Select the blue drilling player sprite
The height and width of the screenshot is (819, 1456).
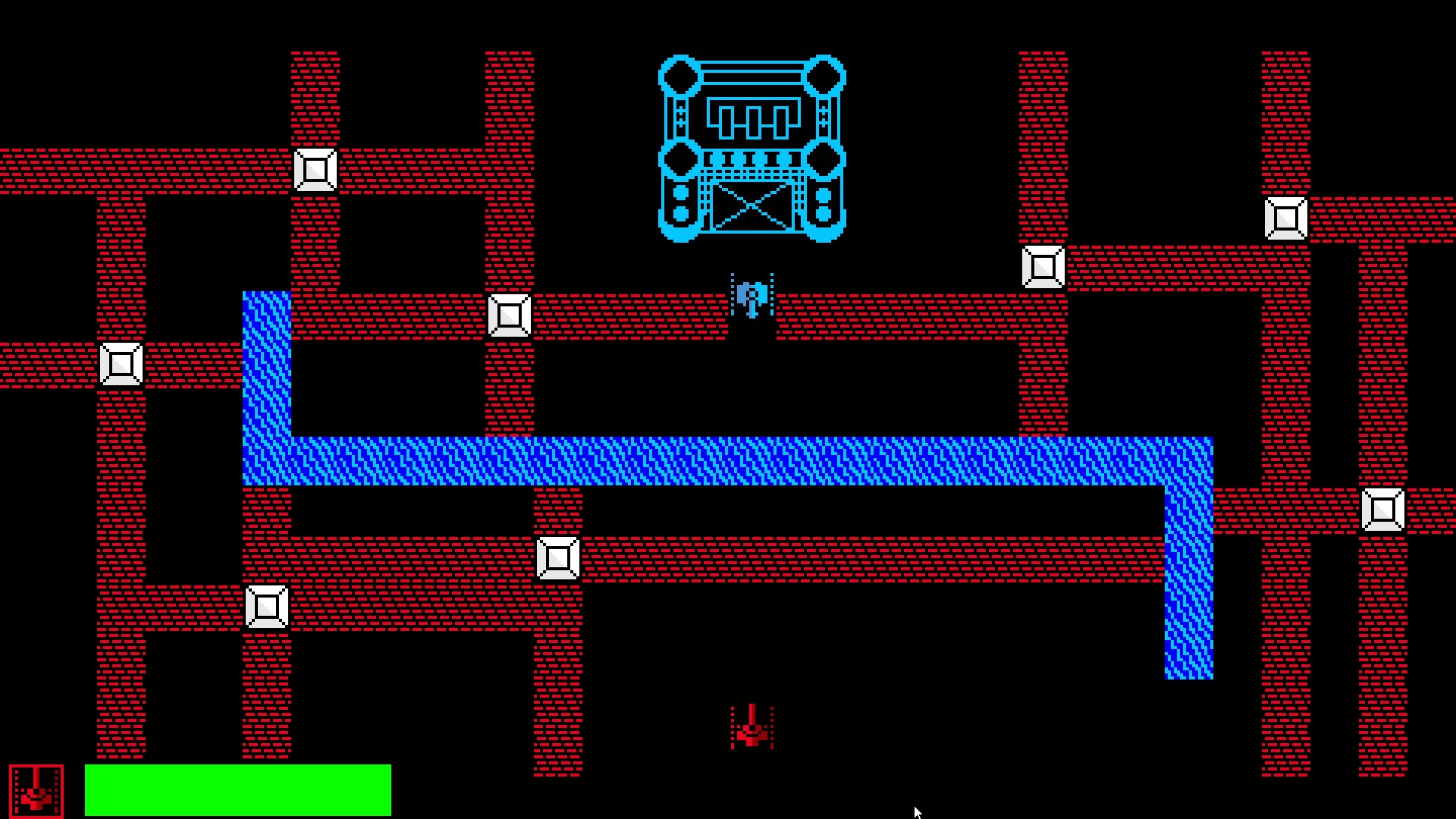tap(752, 296)
